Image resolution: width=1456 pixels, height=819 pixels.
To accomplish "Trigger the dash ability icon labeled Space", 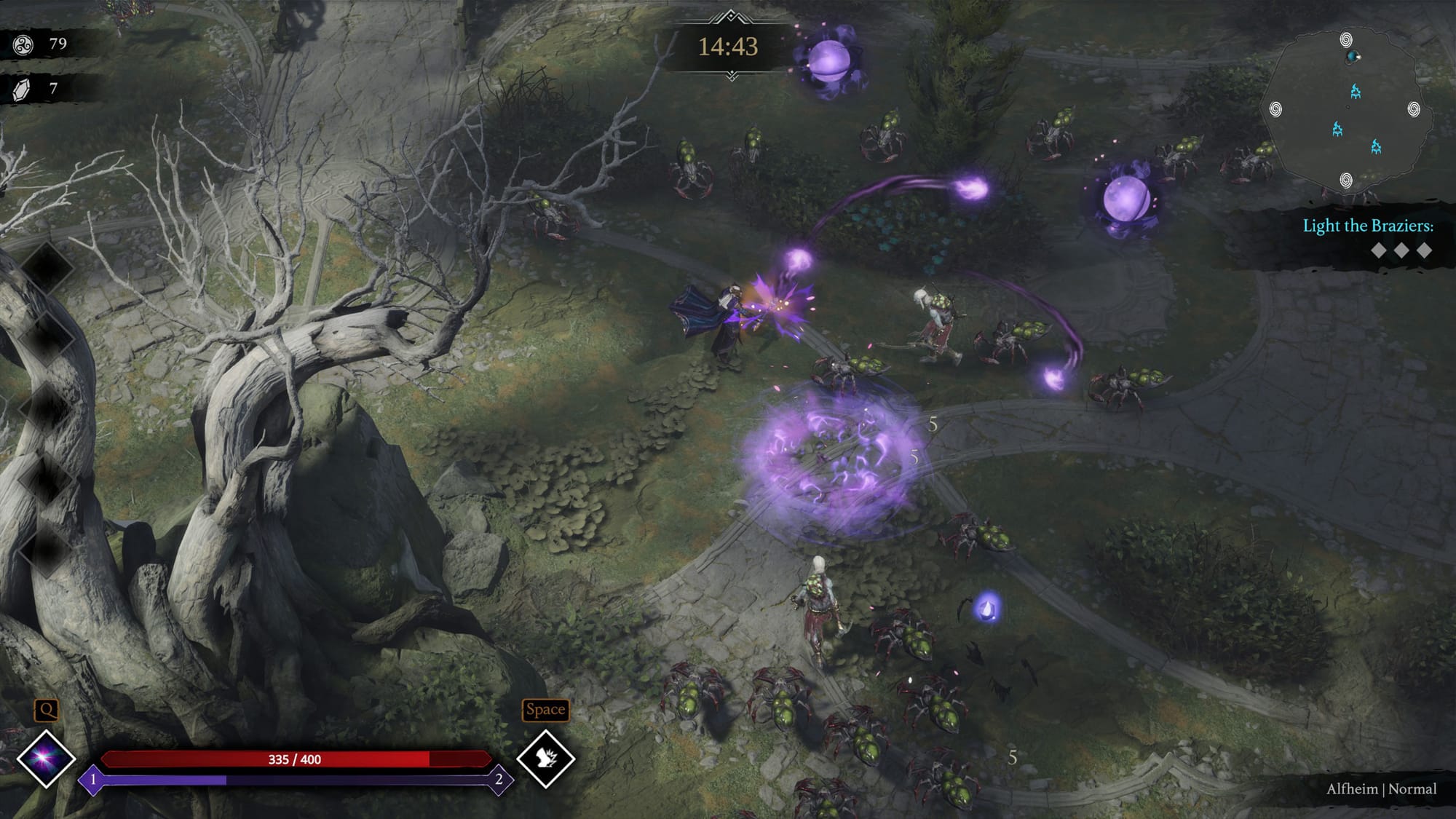I will (545, 759).
